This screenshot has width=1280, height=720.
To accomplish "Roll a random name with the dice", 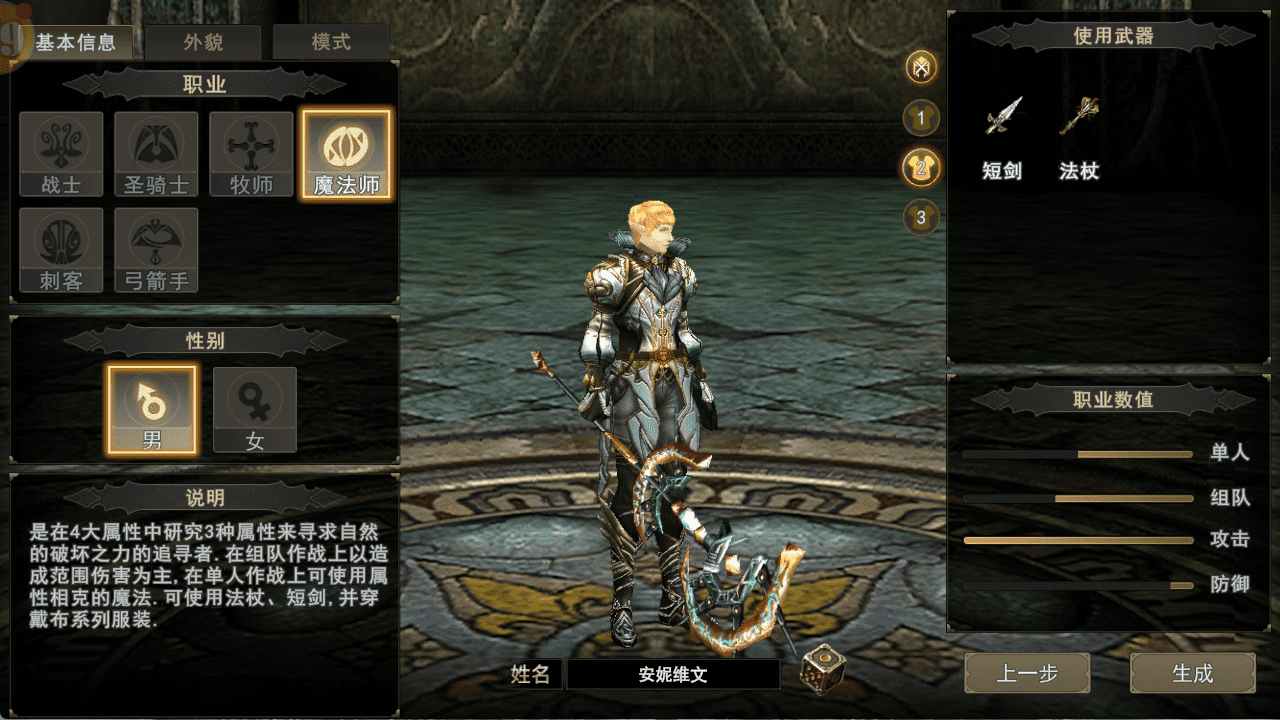I will click(821, 669).
